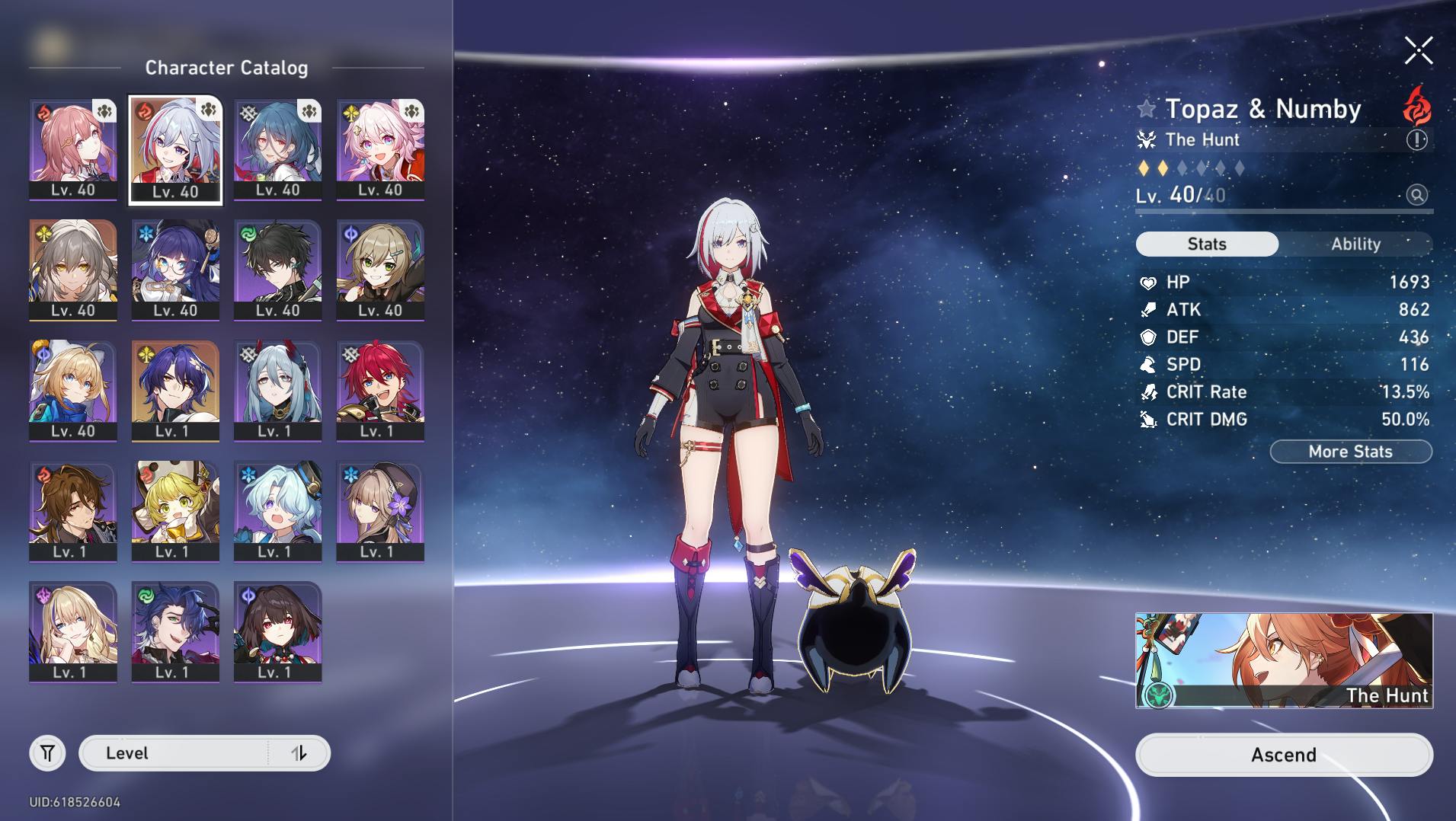
Task: Select the pink-haired March 7th portrait
Action: tap(380, 149)
